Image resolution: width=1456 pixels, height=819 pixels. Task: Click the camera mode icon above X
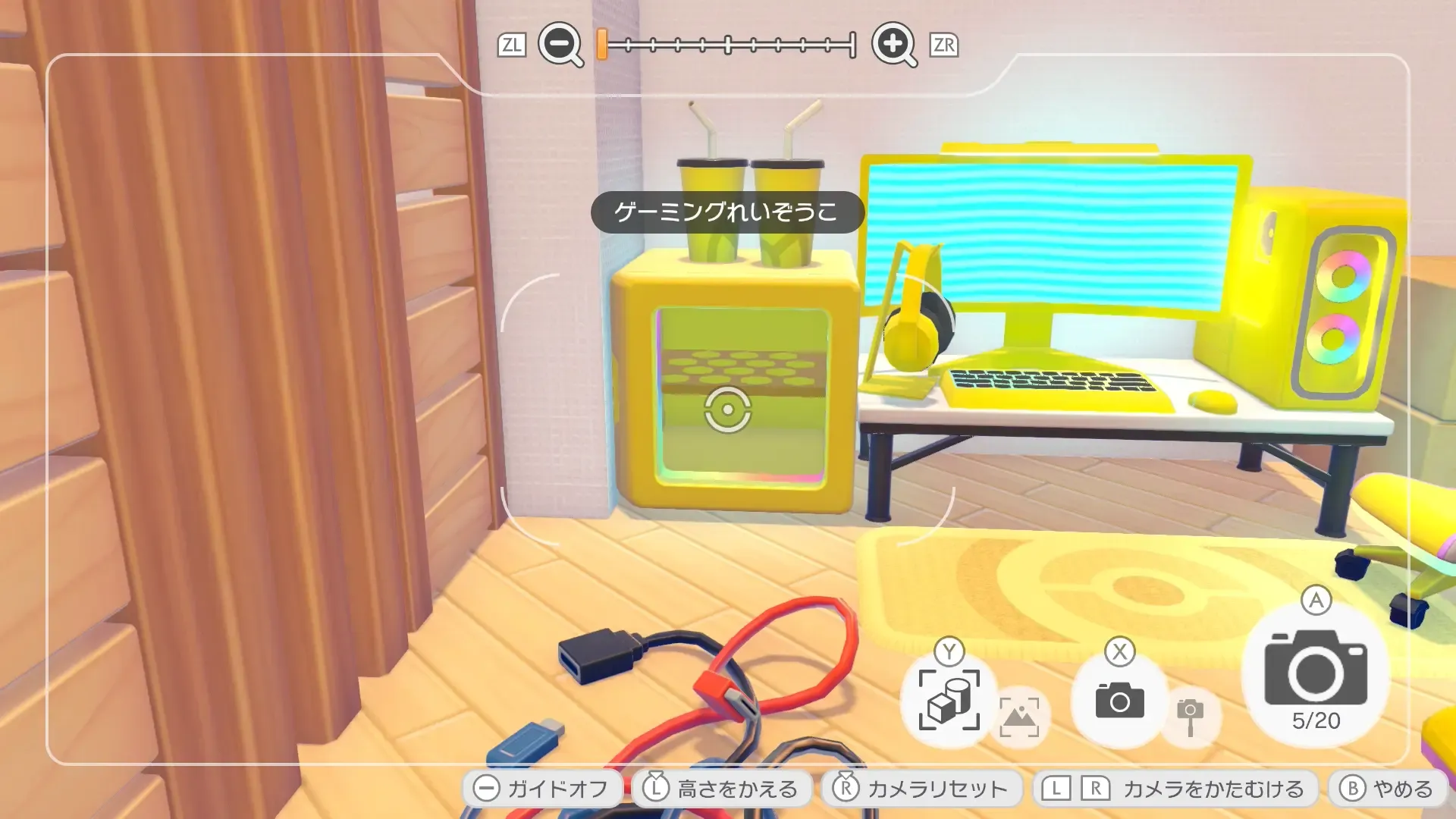[1122, 700]
